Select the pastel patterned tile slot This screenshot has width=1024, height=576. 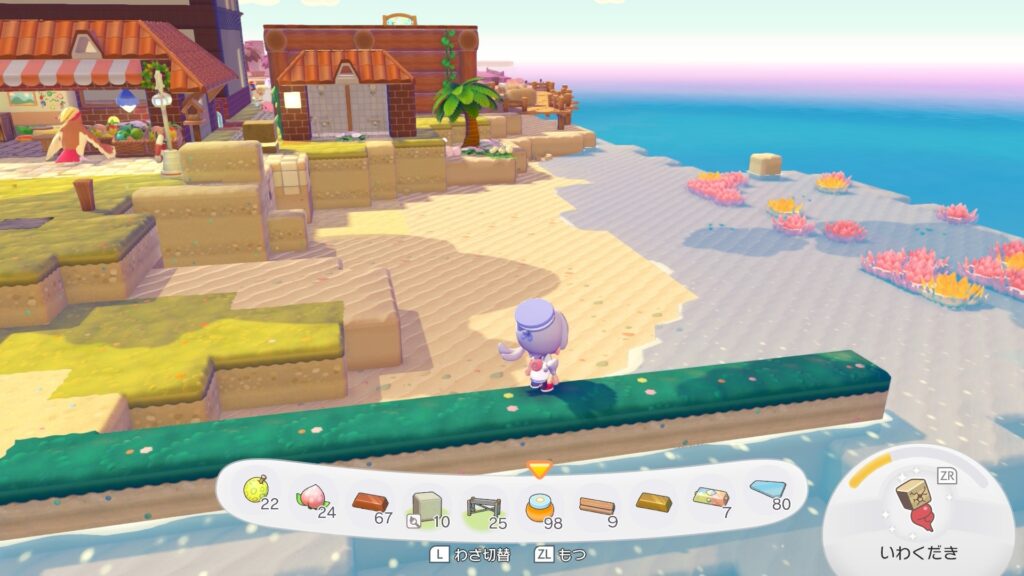[711, 497]
